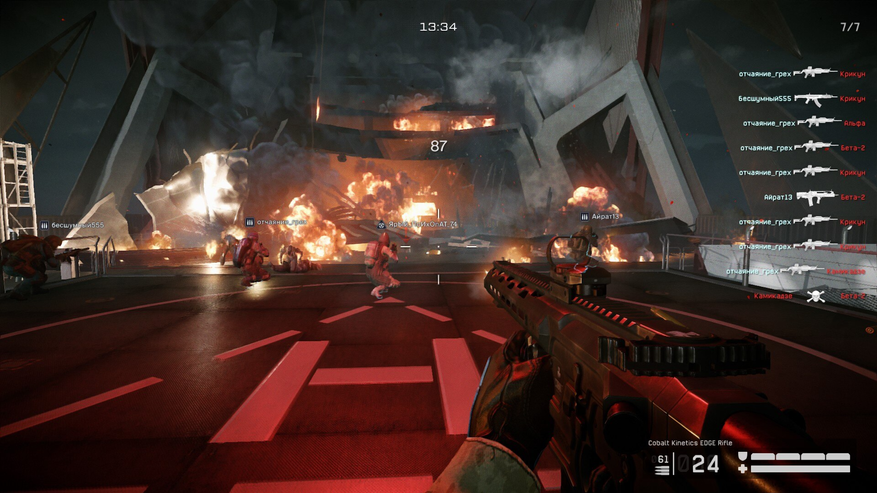Select the floating Айрат13 teammate name tag
Viewport: 877px width, 493px height.
[x=606, y=216]
